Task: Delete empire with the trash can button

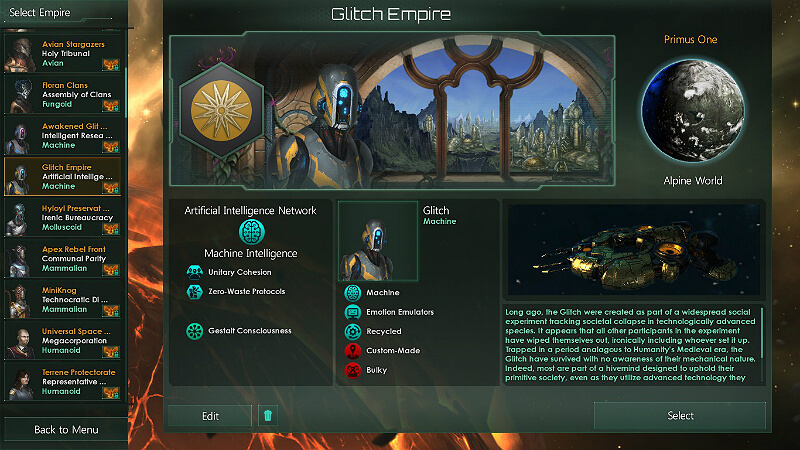Action: point(267,416)
